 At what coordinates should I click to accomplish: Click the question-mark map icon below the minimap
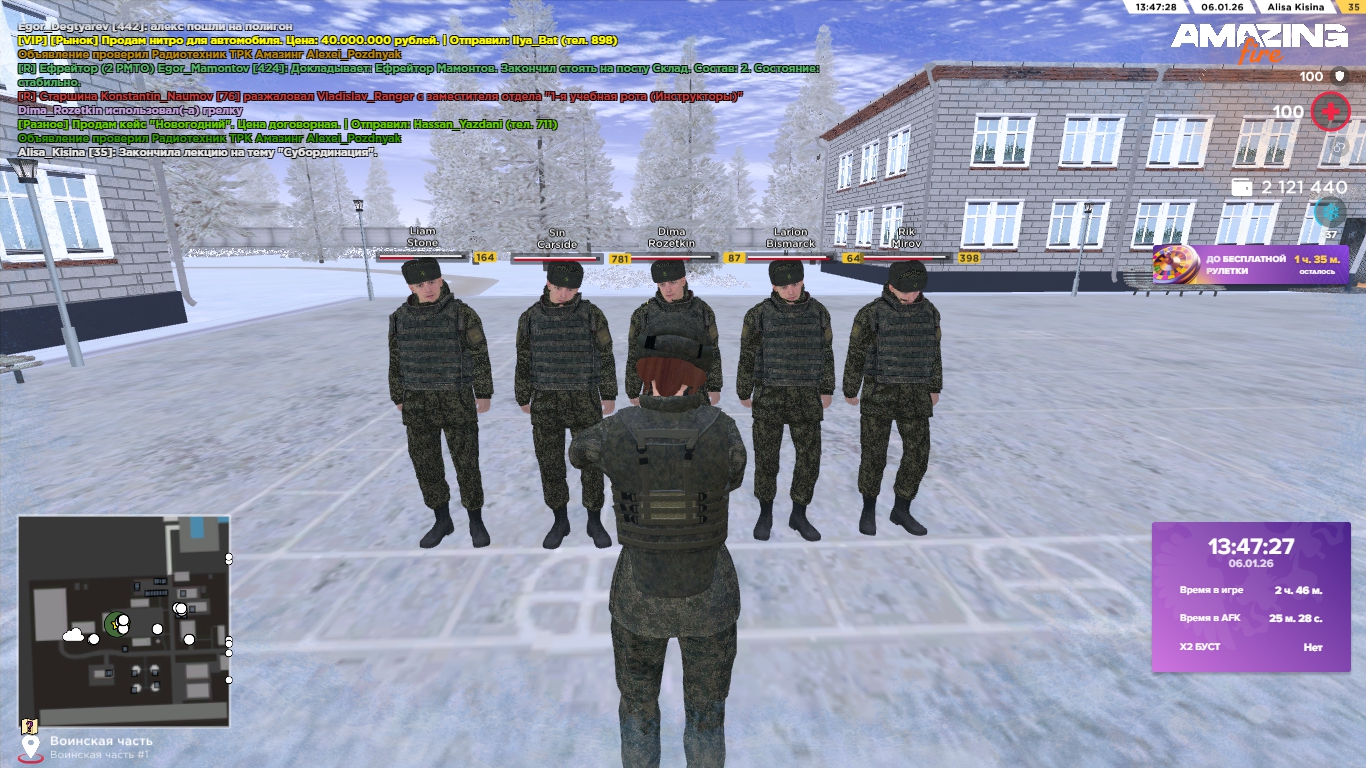coord(29,727)
